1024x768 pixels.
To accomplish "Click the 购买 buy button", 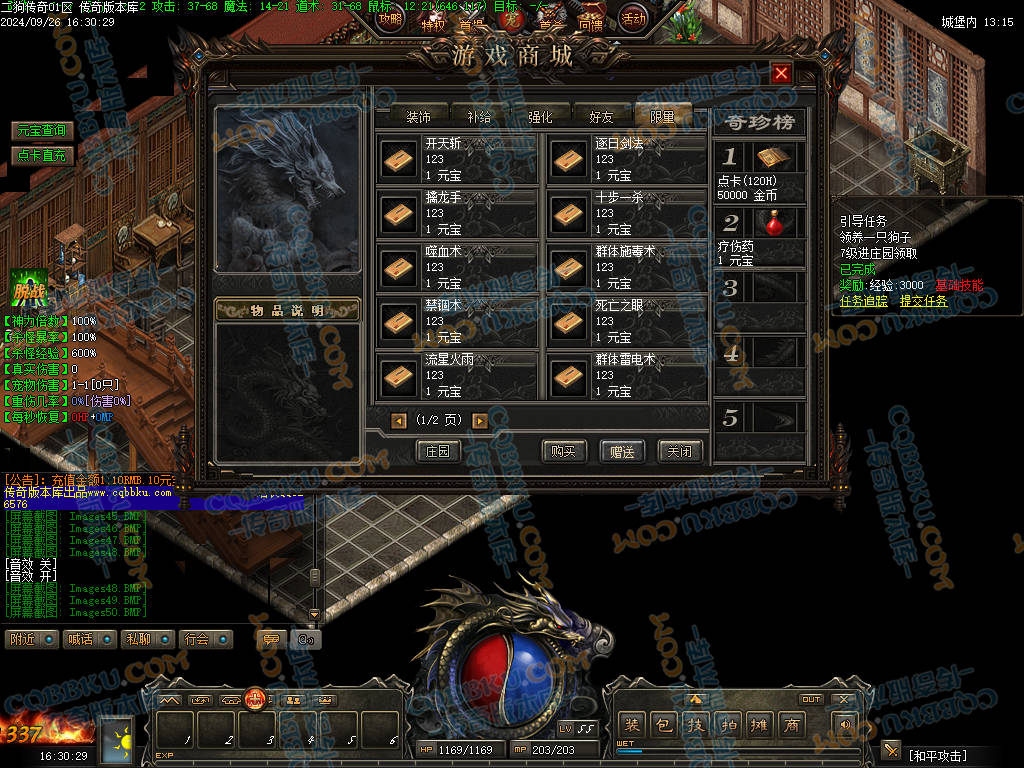I will [563, 451].
